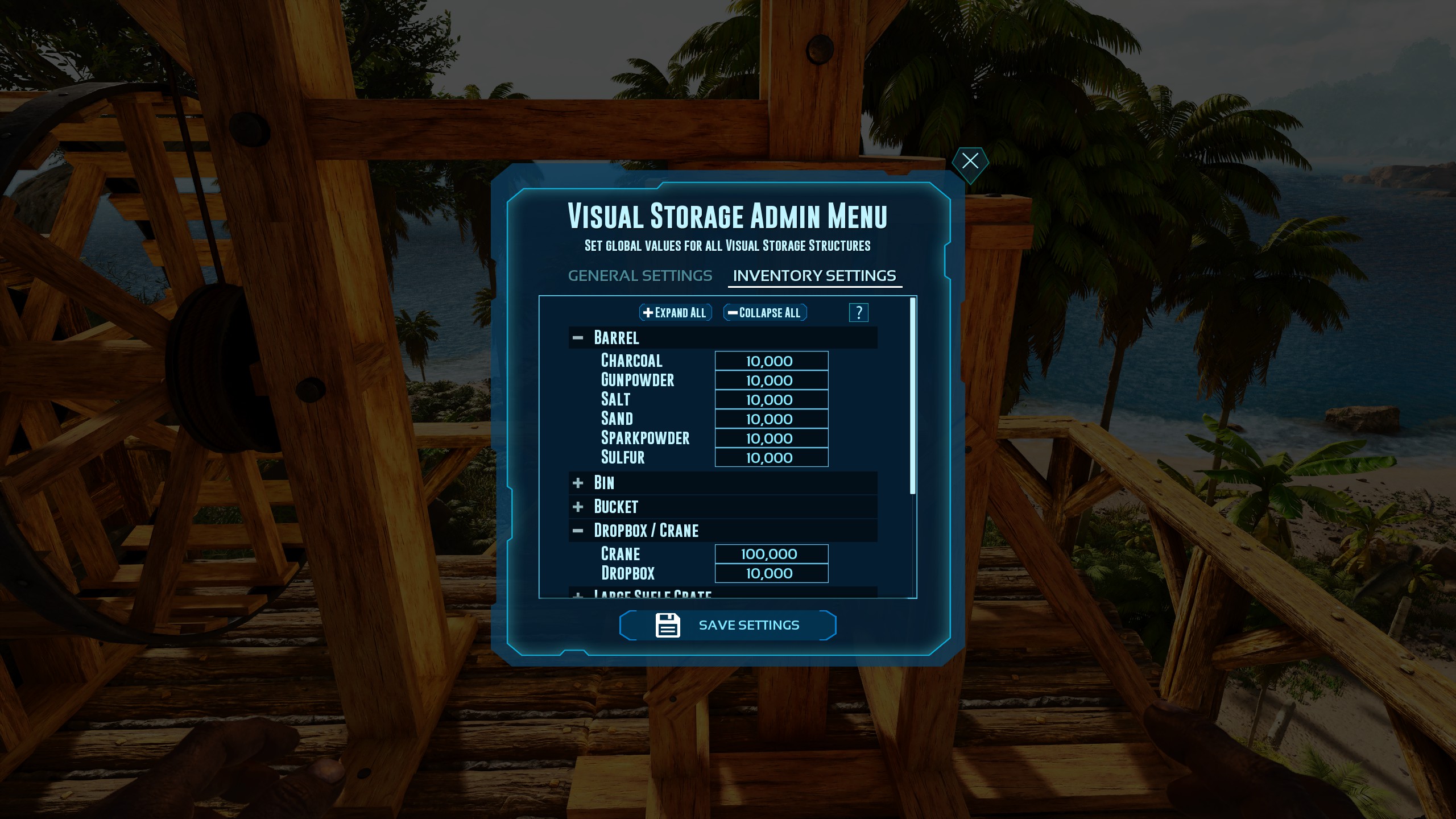The image size is (1456, 819).
Task: Select the Inventory Settings tab
Action: coord(814,276)
